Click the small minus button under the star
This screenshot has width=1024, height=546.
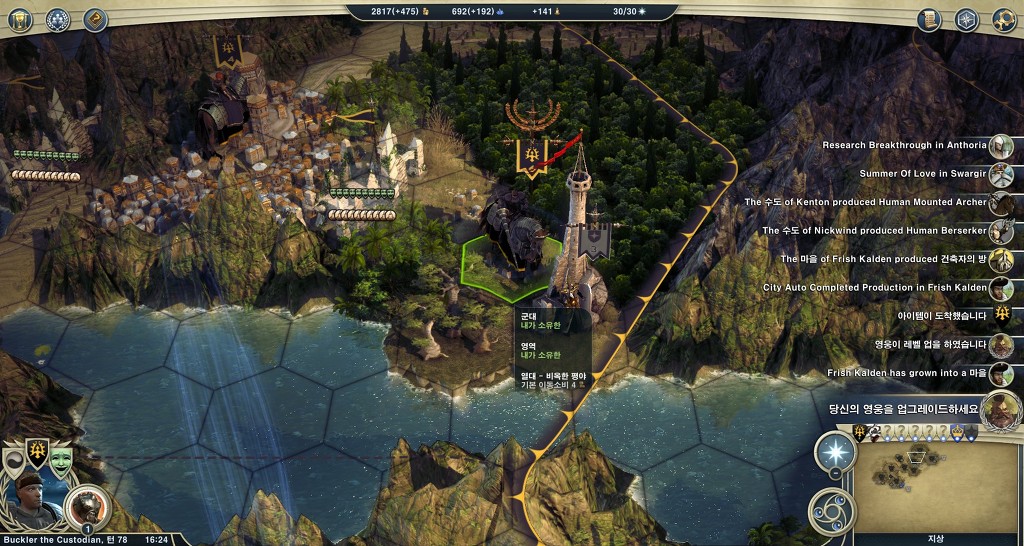tap(834, 473)
